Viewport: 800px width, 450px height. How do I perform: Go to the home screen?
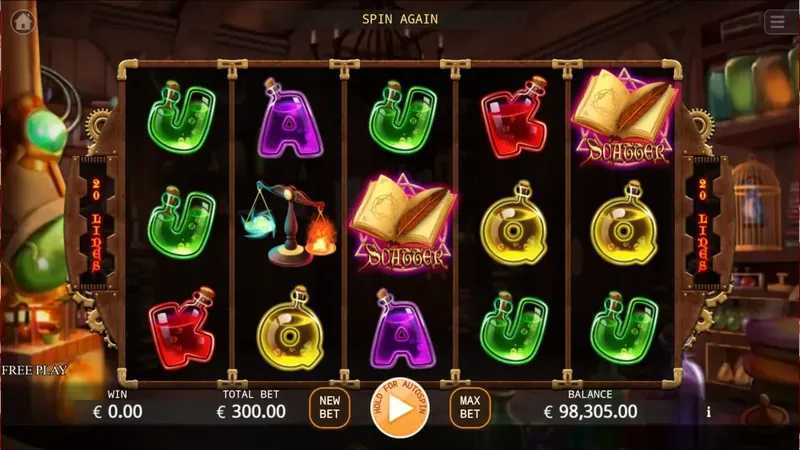[22, 22]
